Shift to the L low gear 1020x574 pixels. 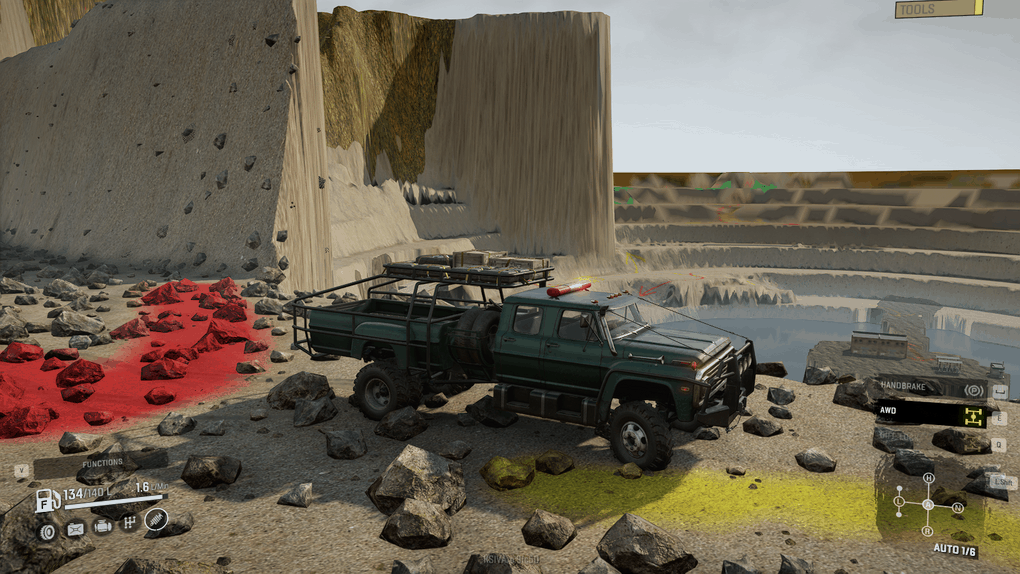(x=899, y=500)
